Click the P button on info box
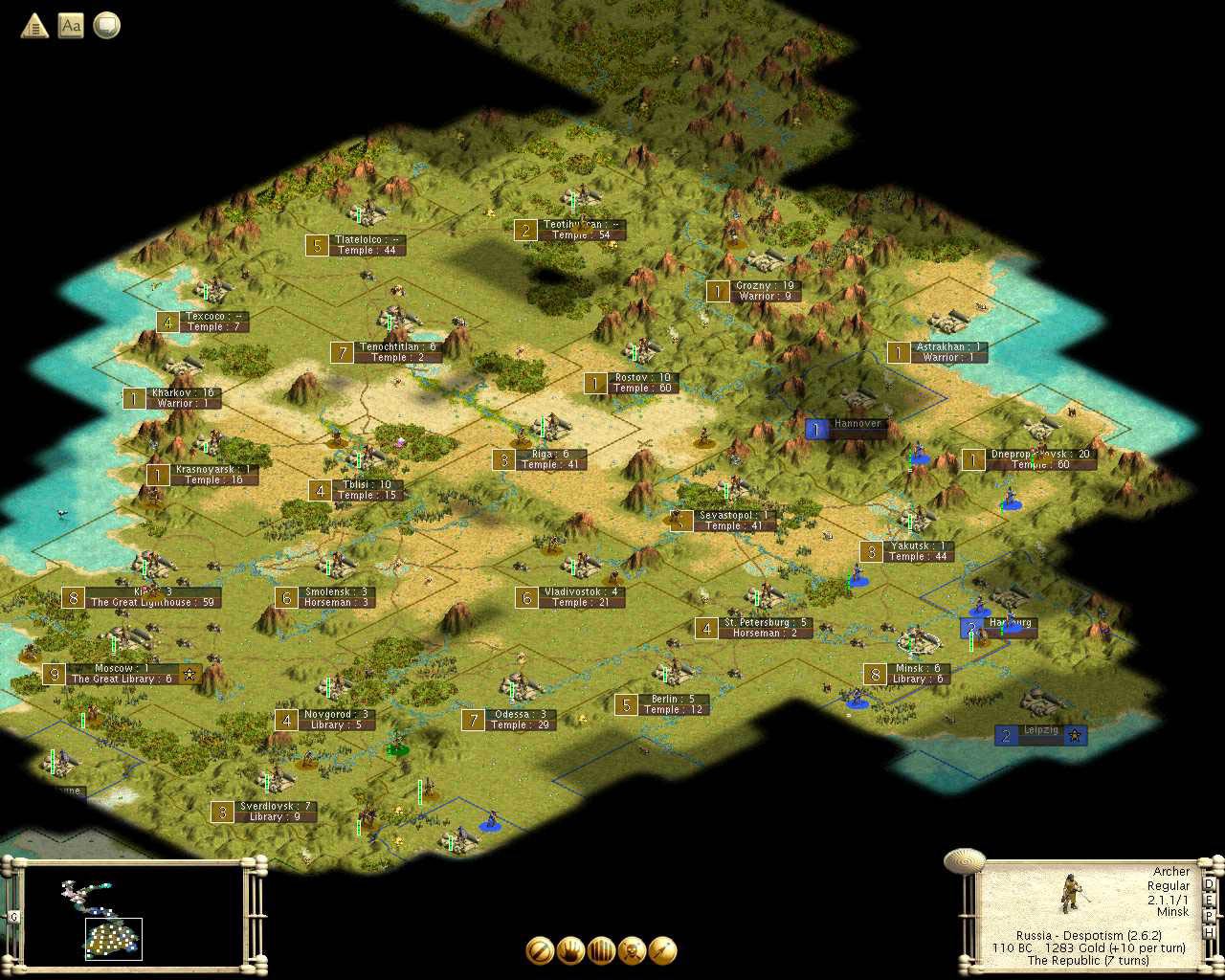 pyautogui.click(x=1209, y=916)
